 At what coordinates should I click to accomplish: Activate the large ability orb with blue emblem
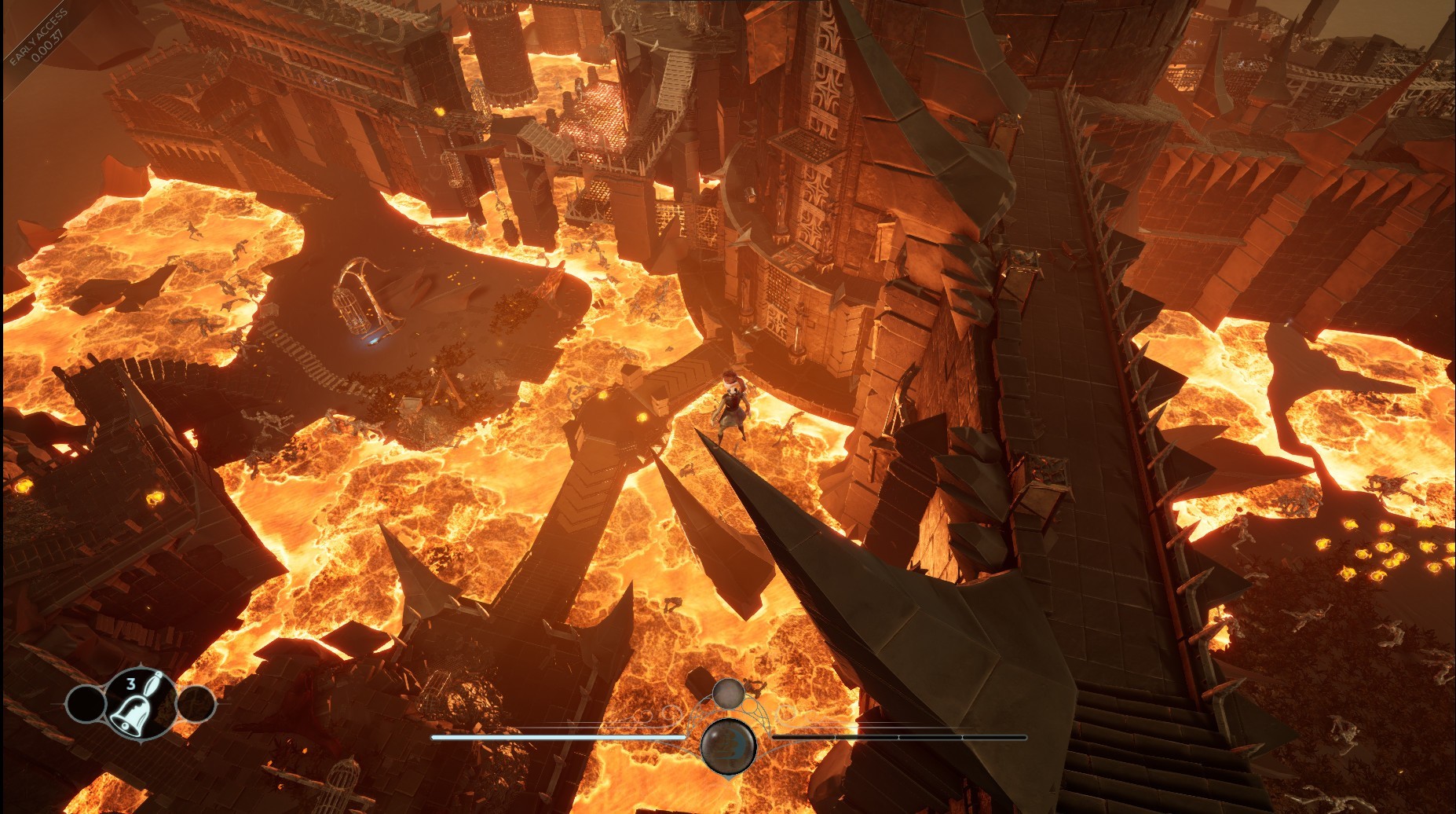(x=728, y=745)
